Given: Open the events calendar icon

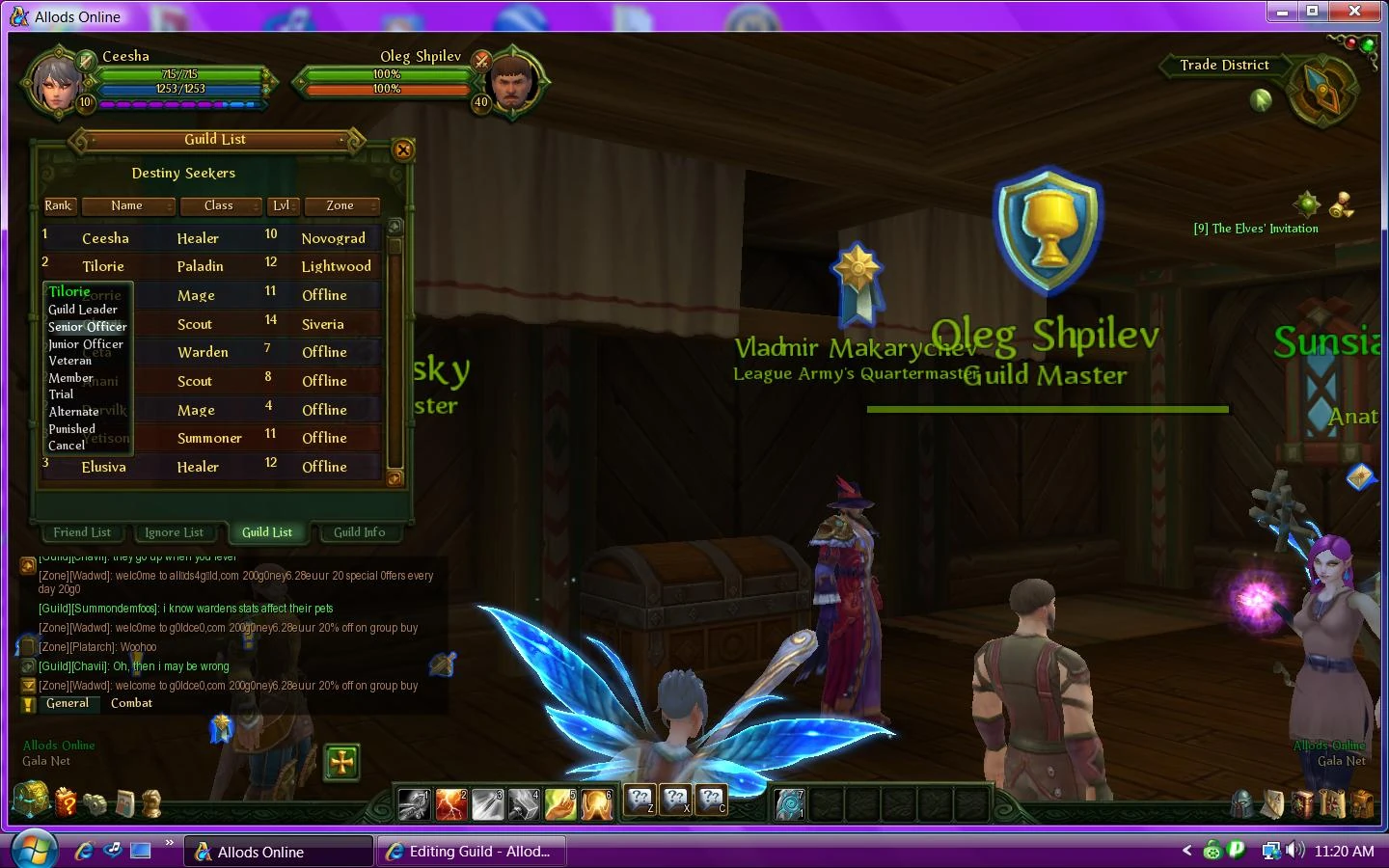Looking at the screenshot, I should (125, 803).
